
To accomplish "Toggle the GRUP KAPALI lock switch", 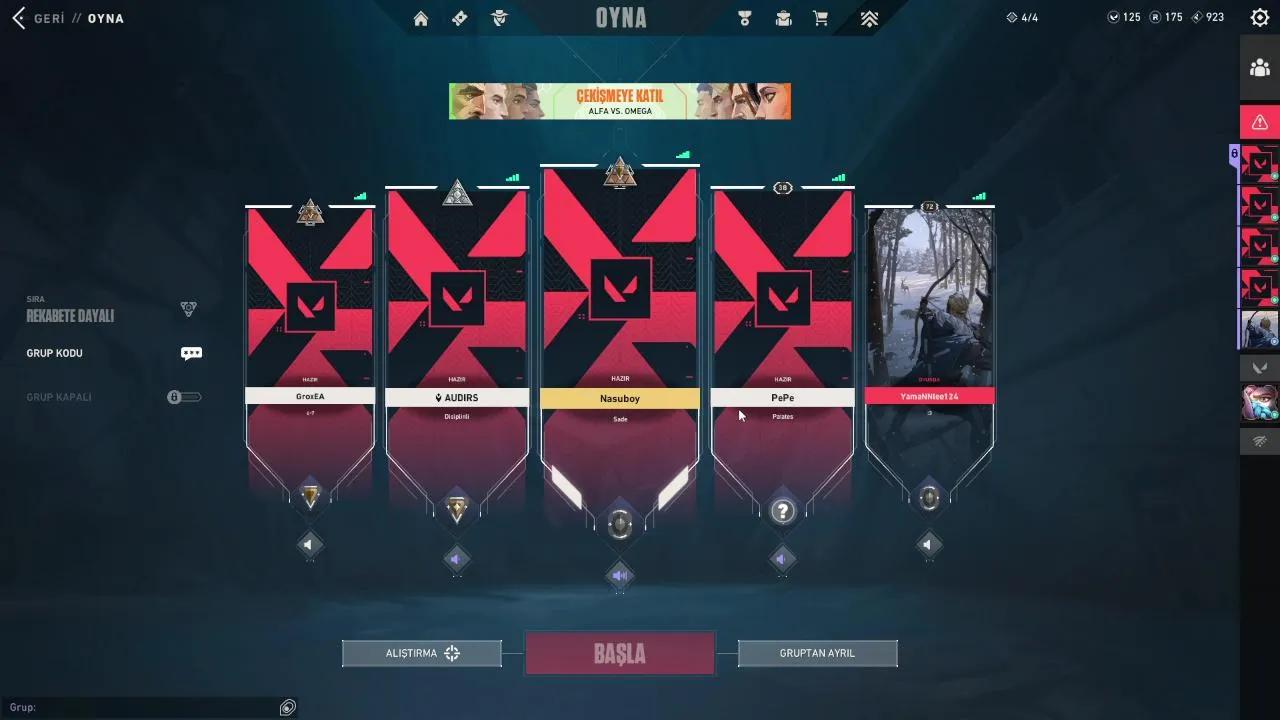I will pos(184,396).
